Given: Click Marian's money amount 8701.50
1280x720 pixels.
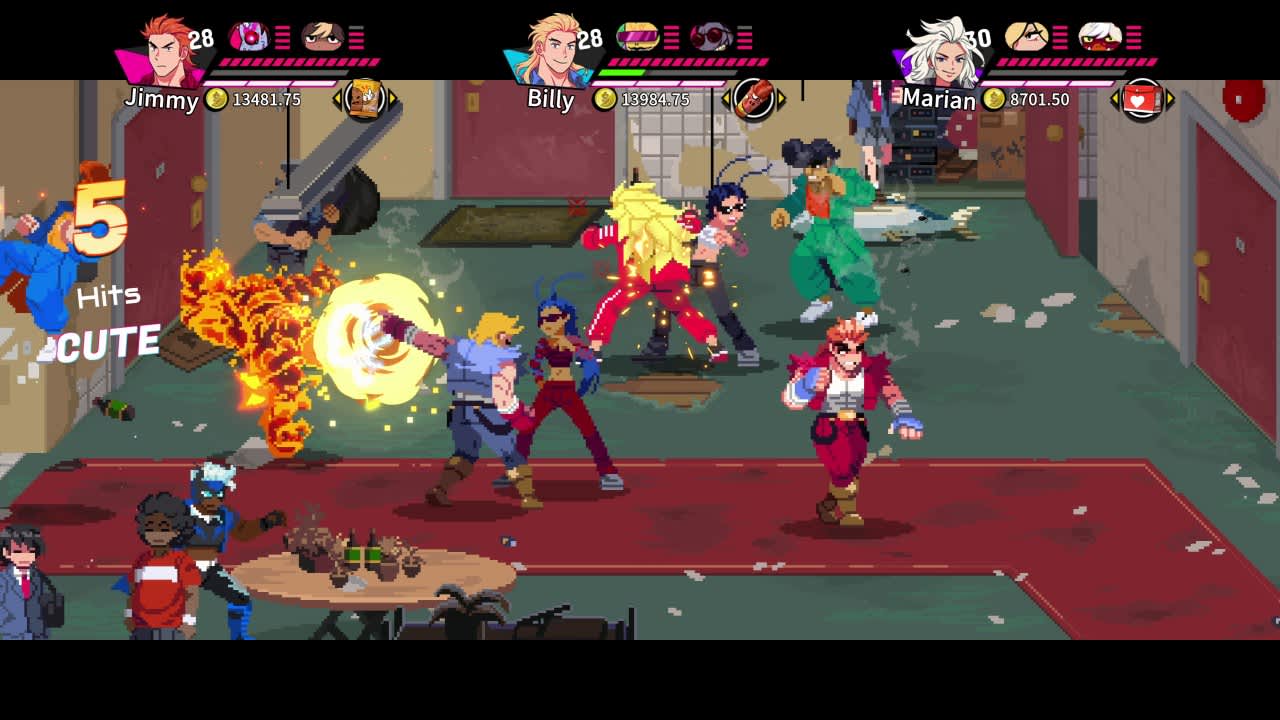Looking at the screenshot, I should (1041, 101).
